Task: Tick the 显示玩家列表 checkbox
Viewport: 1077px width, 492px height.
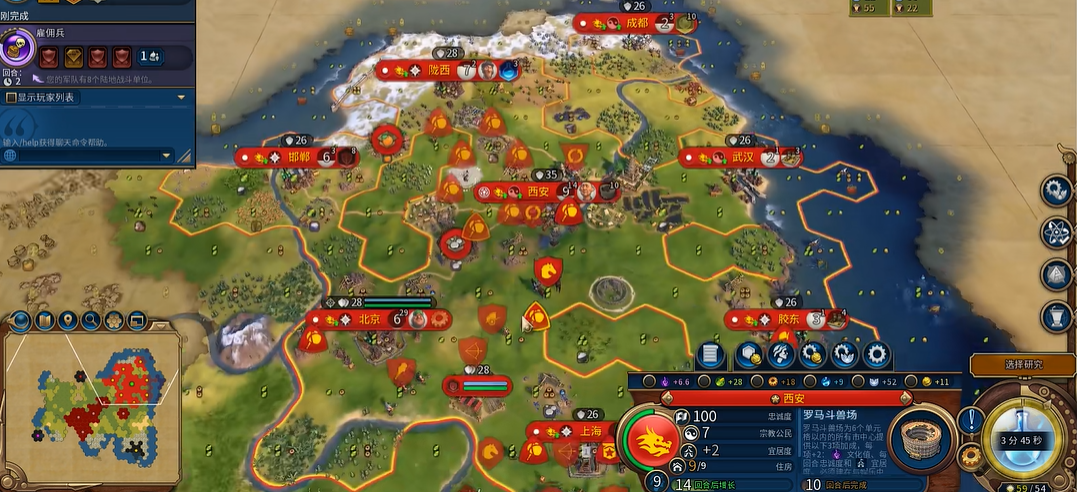Action: pos(11,98)
